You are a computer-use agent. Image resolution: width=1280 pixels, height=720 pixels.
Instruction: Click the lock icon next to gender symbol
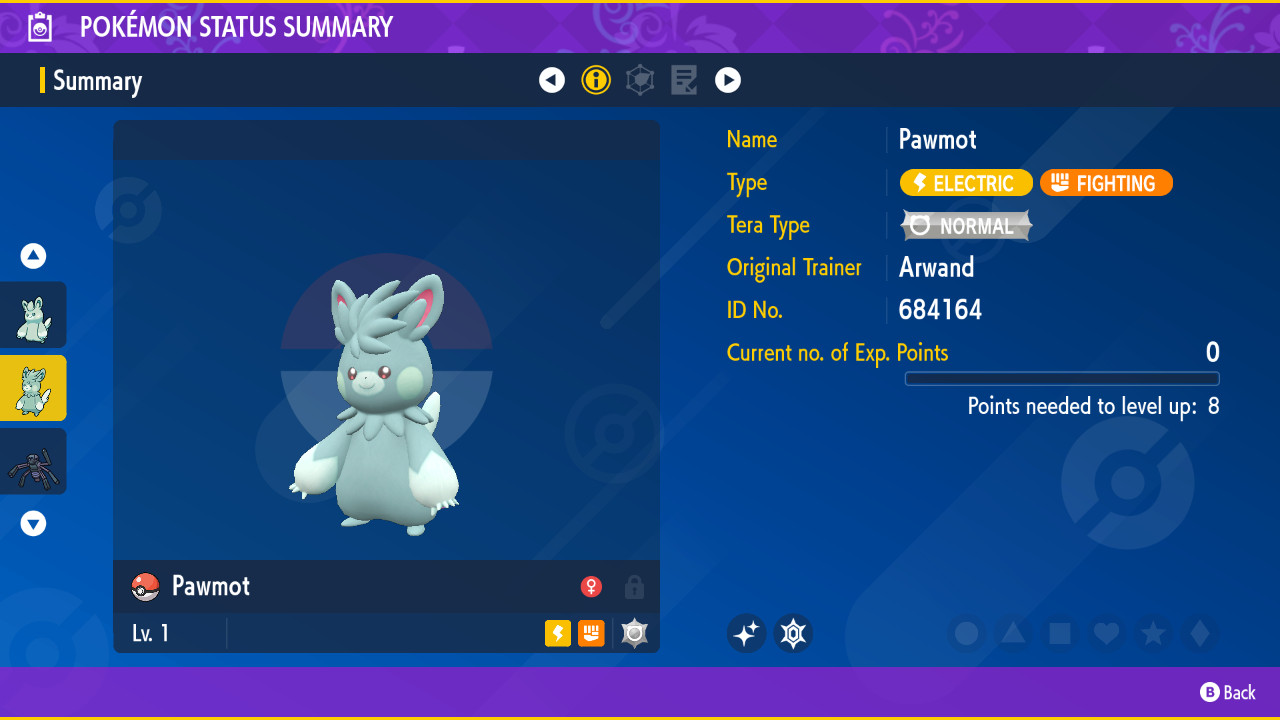coord(634,588)
